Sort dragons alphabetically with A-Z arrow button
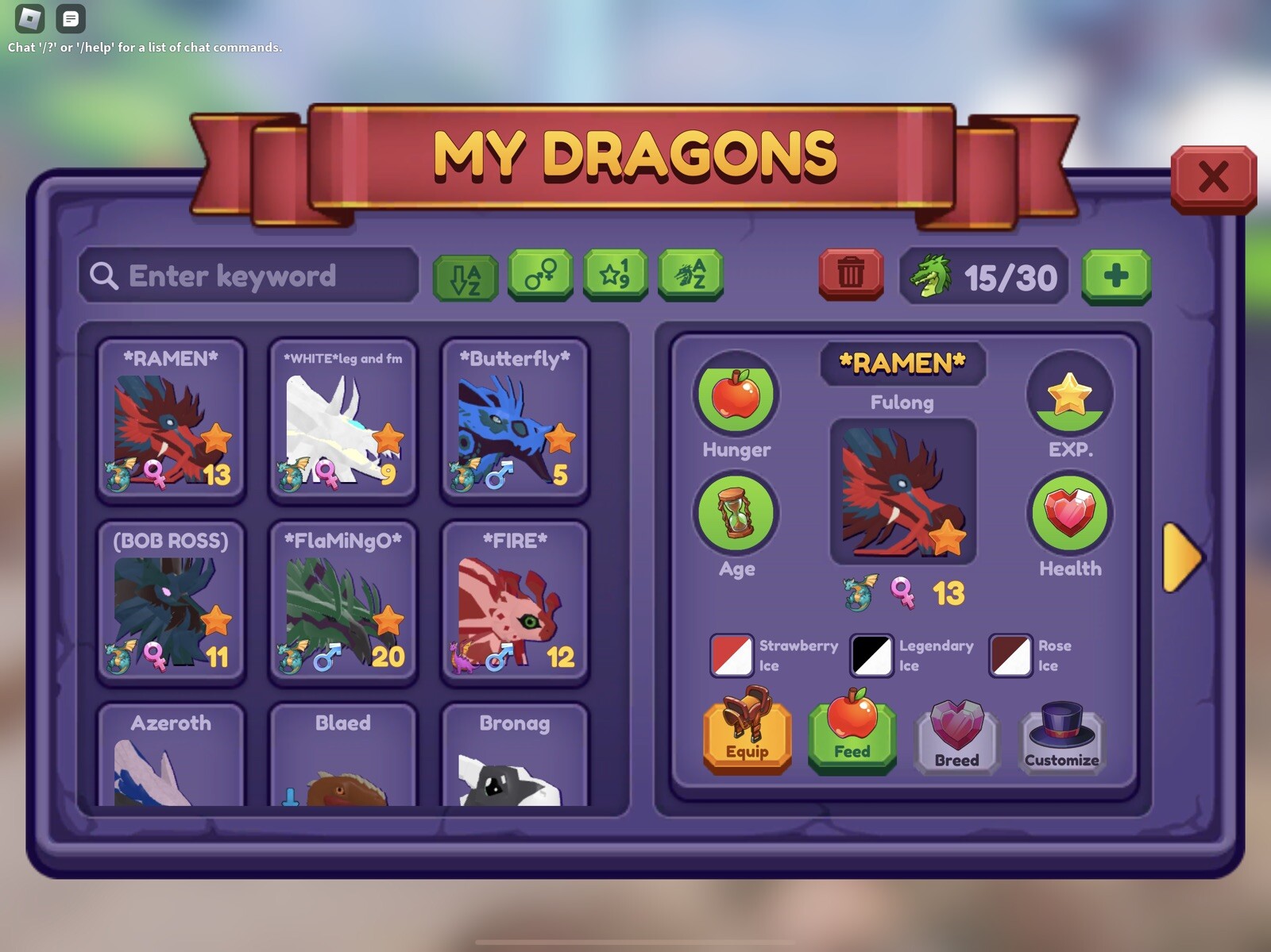The width and height of the screenshot is (1271, 952). pos(466,277)
